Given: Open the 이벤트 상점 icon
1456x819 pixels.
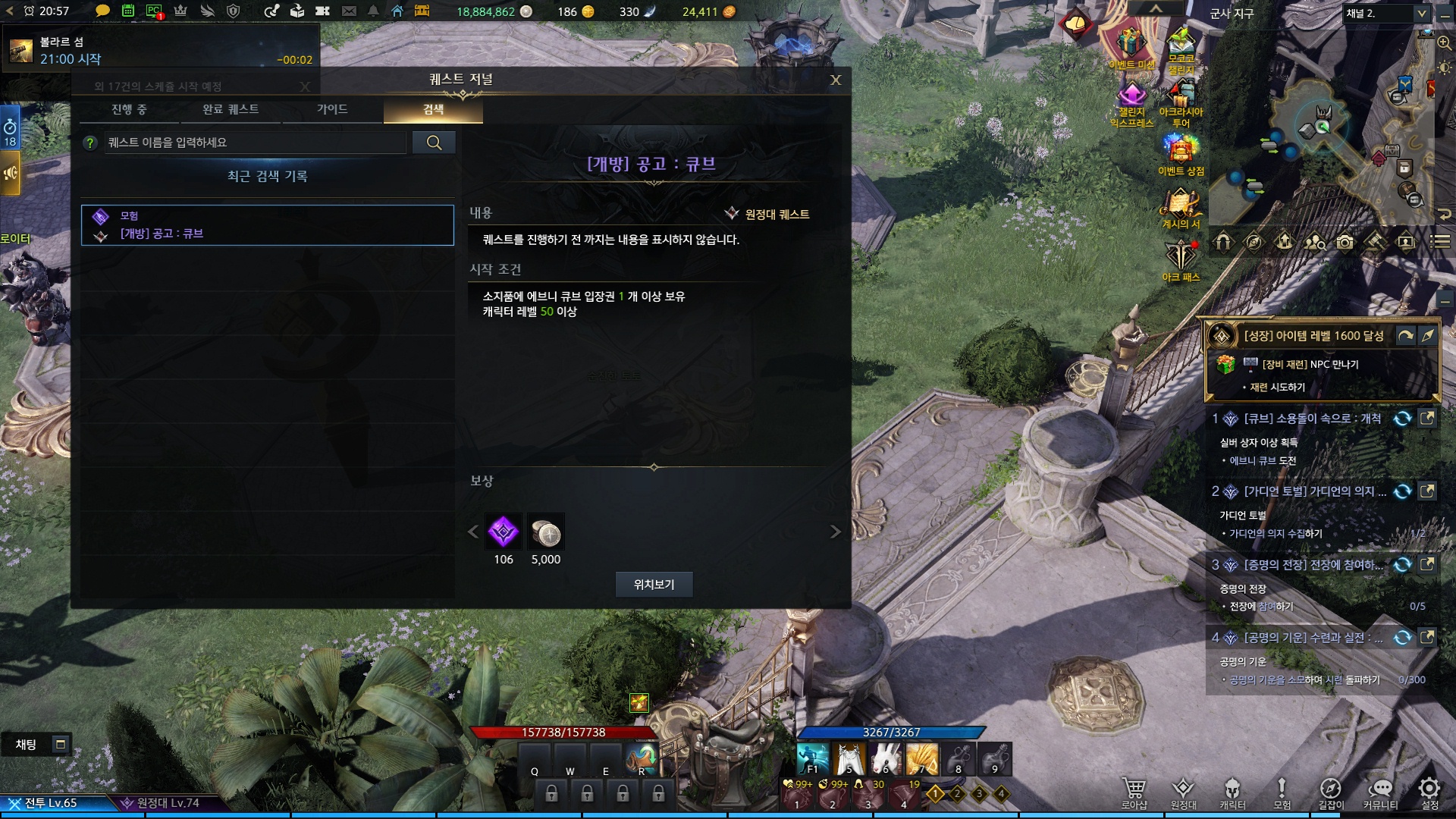Looking at the screenshot, I should (1180, 154).
